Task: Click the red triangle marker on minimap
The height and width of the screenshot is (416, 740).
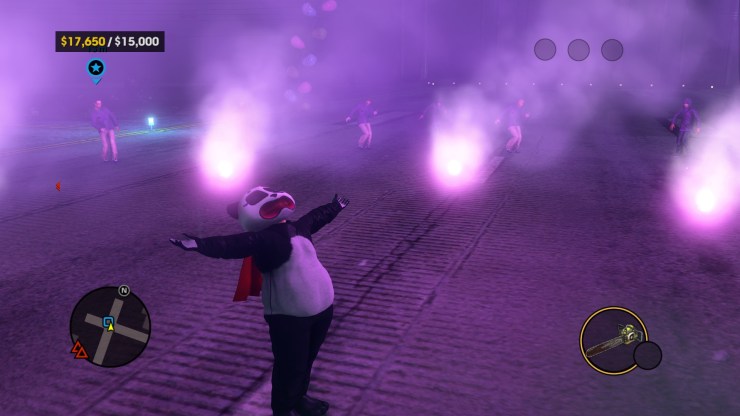Action: click(79, 350)
